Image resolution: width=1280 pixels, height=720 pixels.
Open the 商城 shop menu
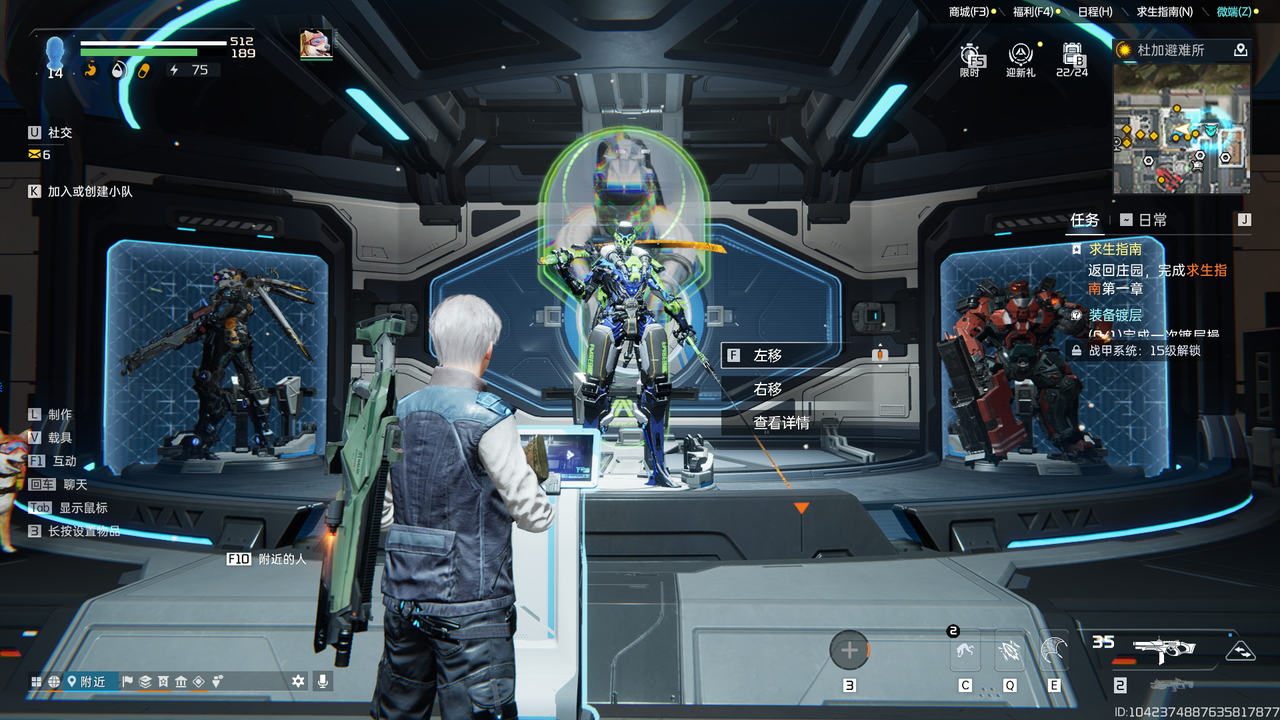click(969, 12)
